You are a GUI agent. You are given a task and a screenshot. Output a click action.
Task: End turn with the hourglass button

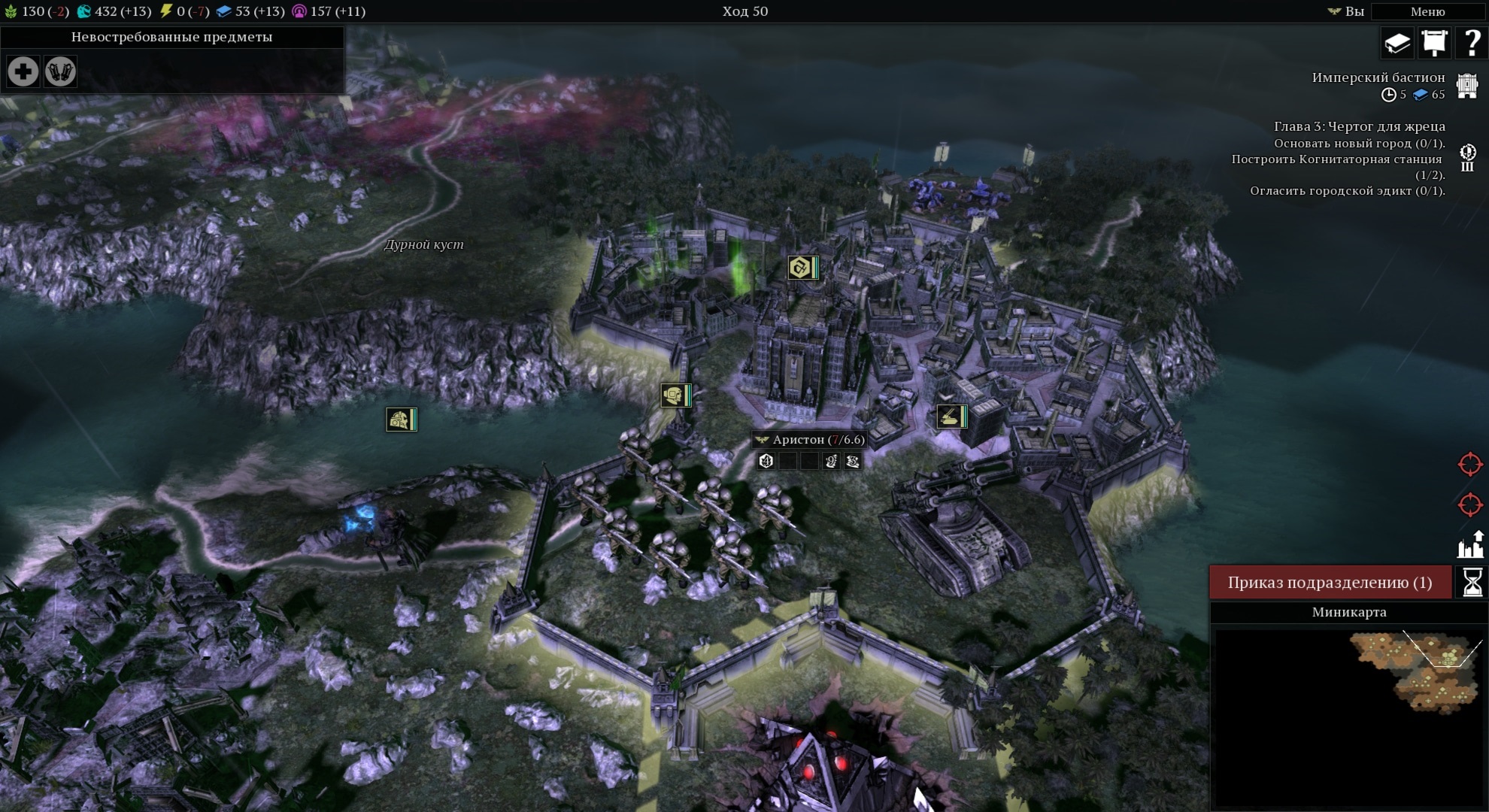click(1472, 583)
